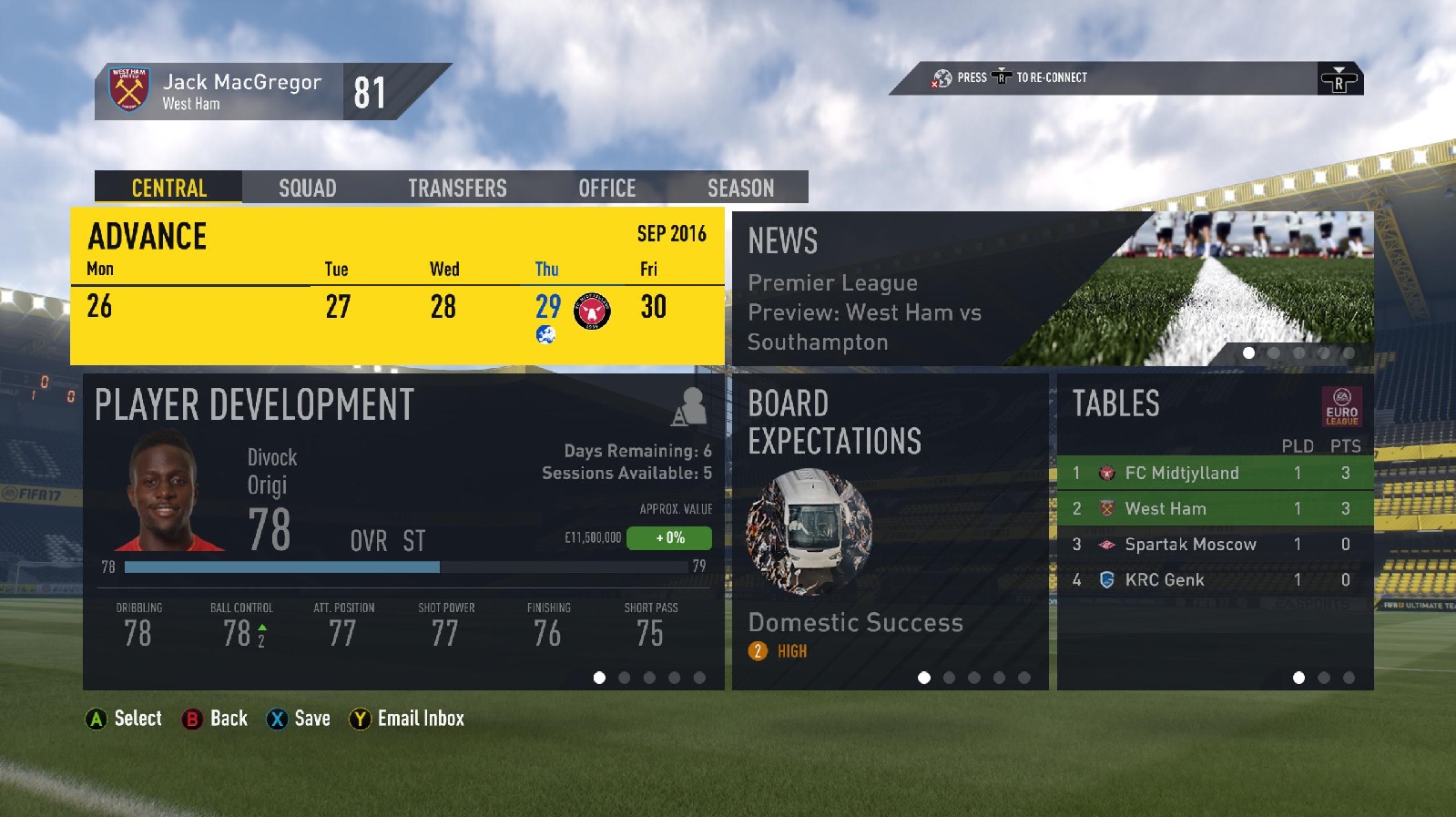1456x817 pixels.
Task: Show the Season tab
Action: coord(740,188)
